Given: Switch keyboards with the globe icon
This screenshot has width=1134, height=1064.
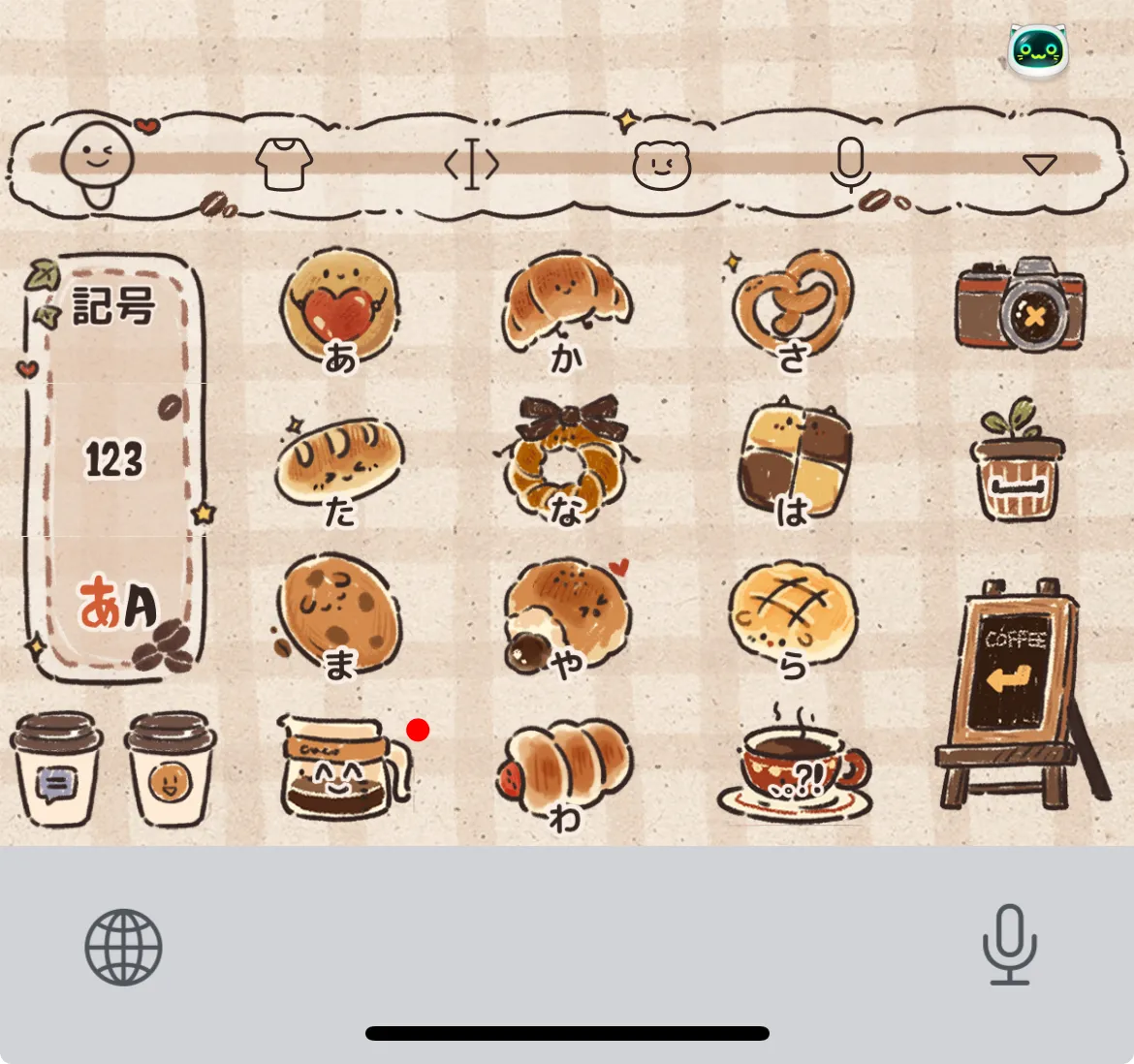Looking at the screenshot, I should (123, 947).
